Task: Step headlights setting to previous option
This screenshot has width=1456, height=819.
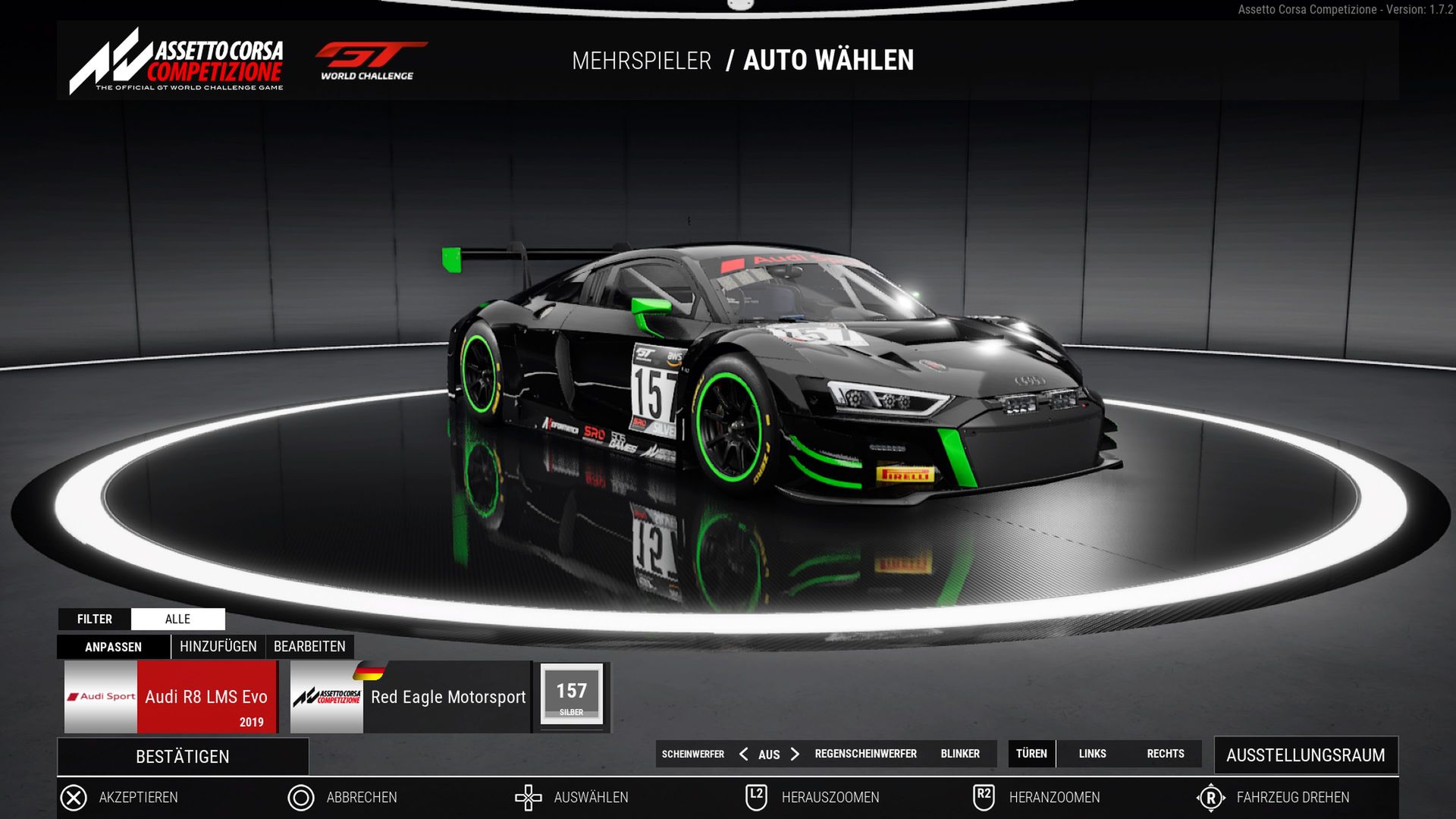Action: point(744,754)
